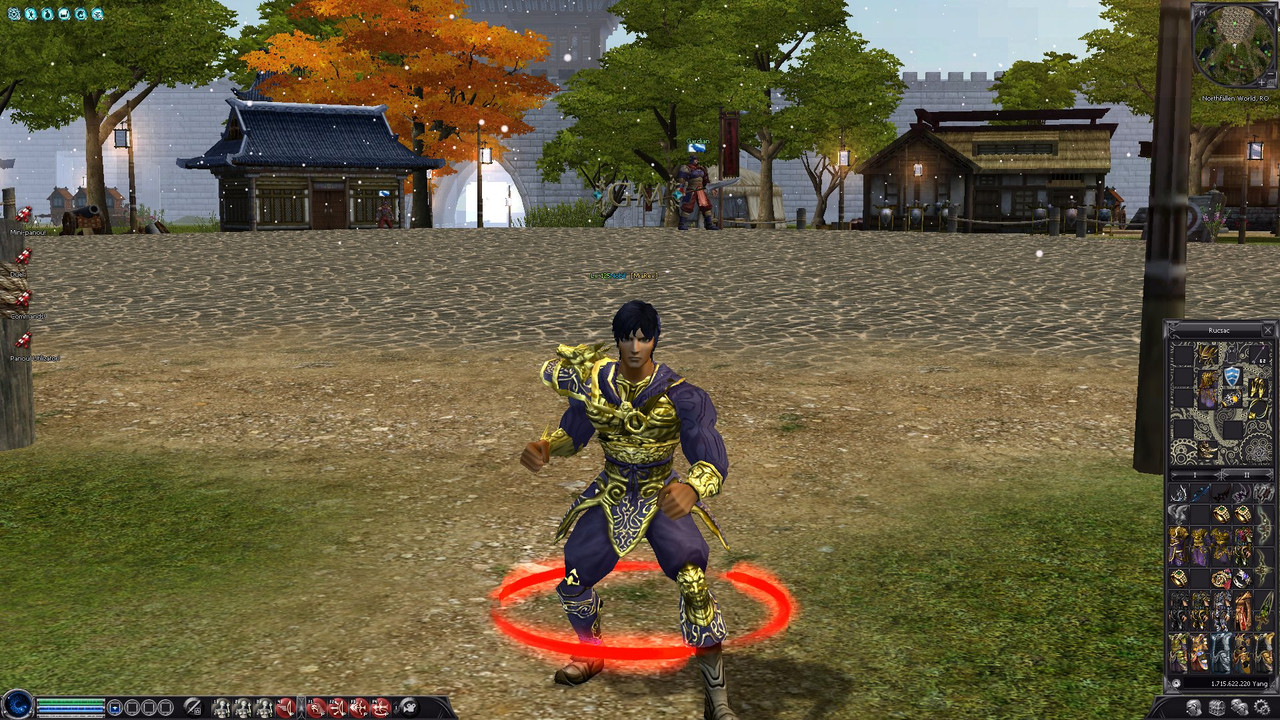Click the Comanda quest entry on the left
The height and width of the screenshot is (720, 1280).
click(x=25, y=298)
